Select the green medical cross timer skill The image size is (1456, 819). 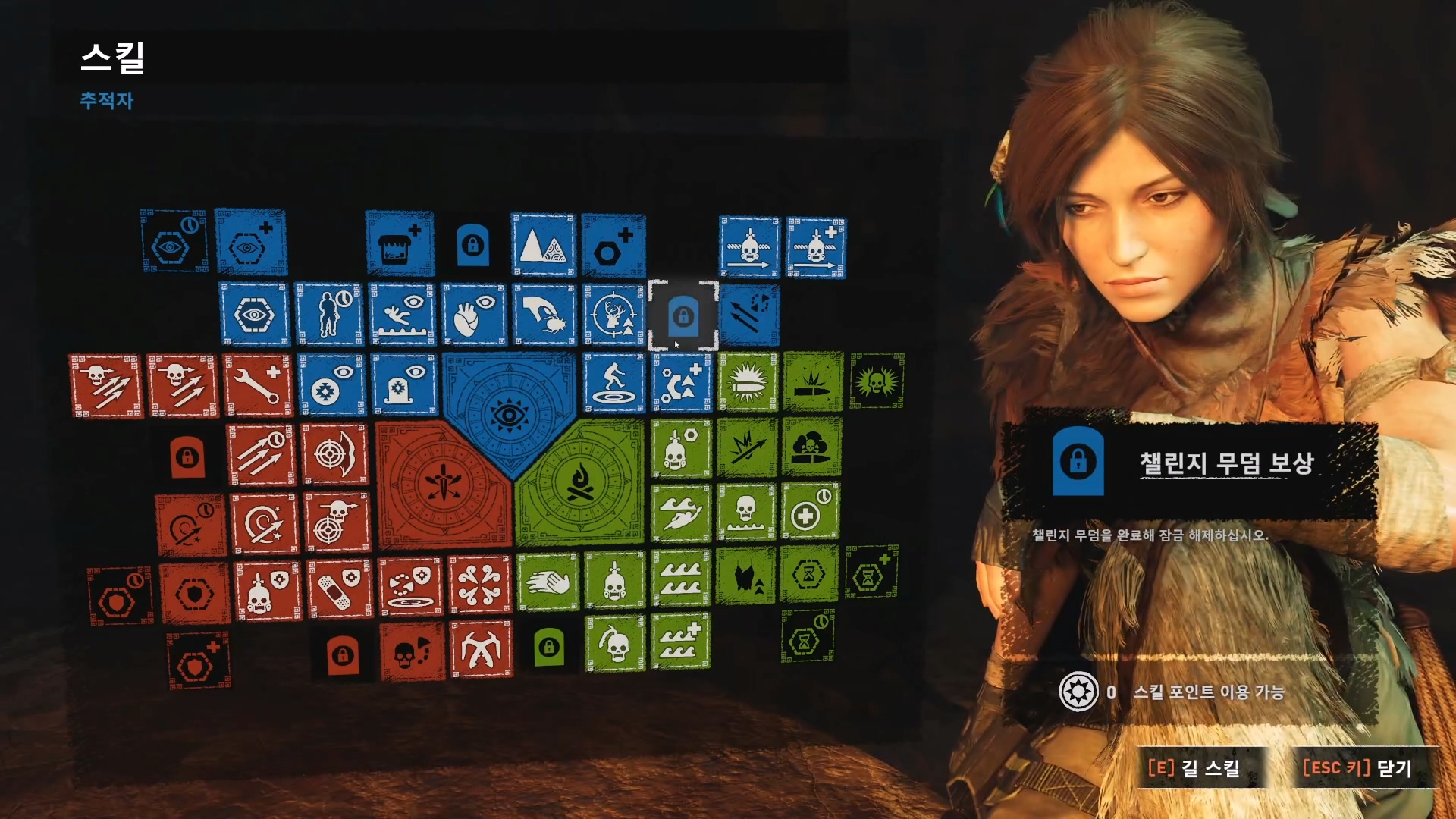(x=810, y=512)
